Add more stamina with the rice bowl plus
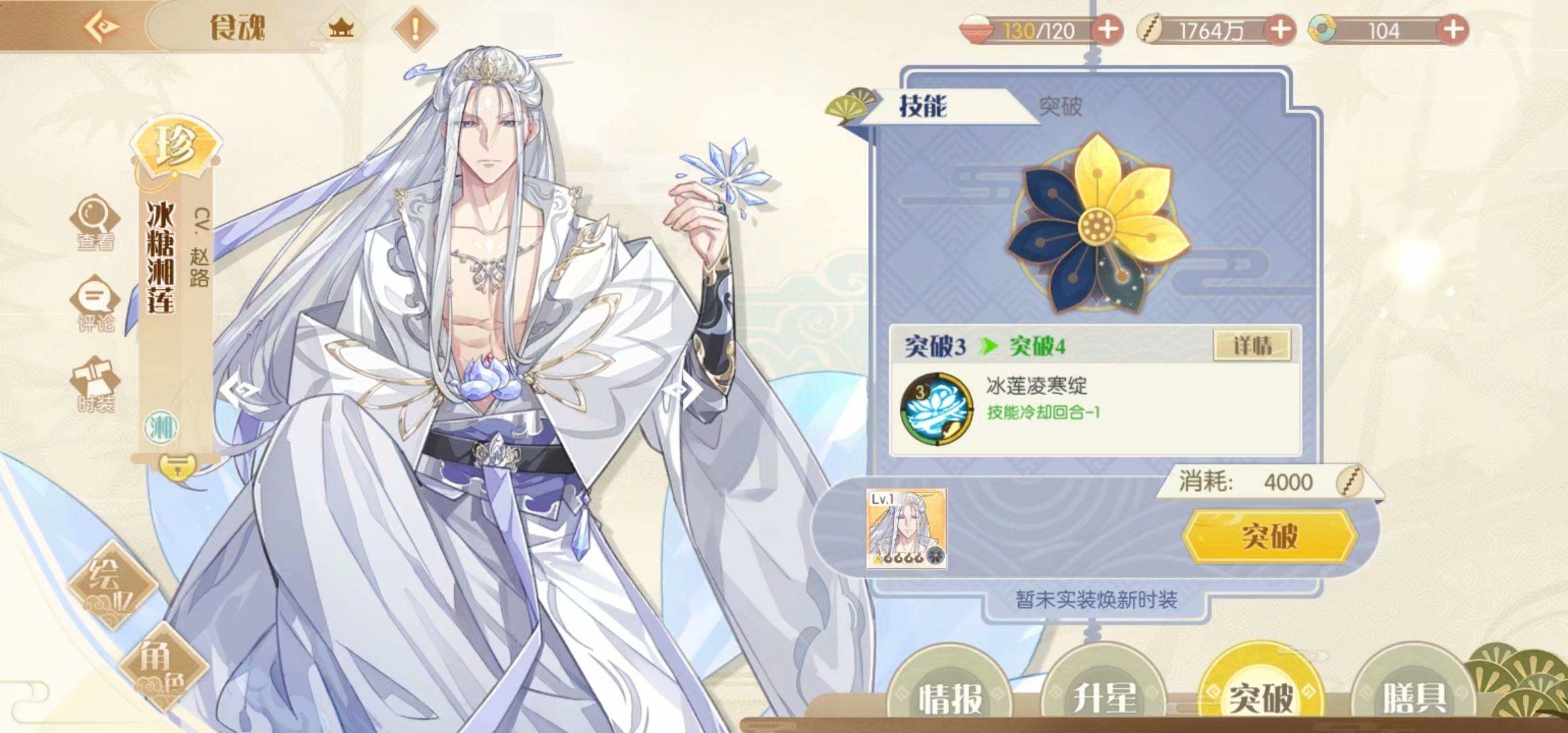This screenshot has width=1568, height=733. [1107, 31]
